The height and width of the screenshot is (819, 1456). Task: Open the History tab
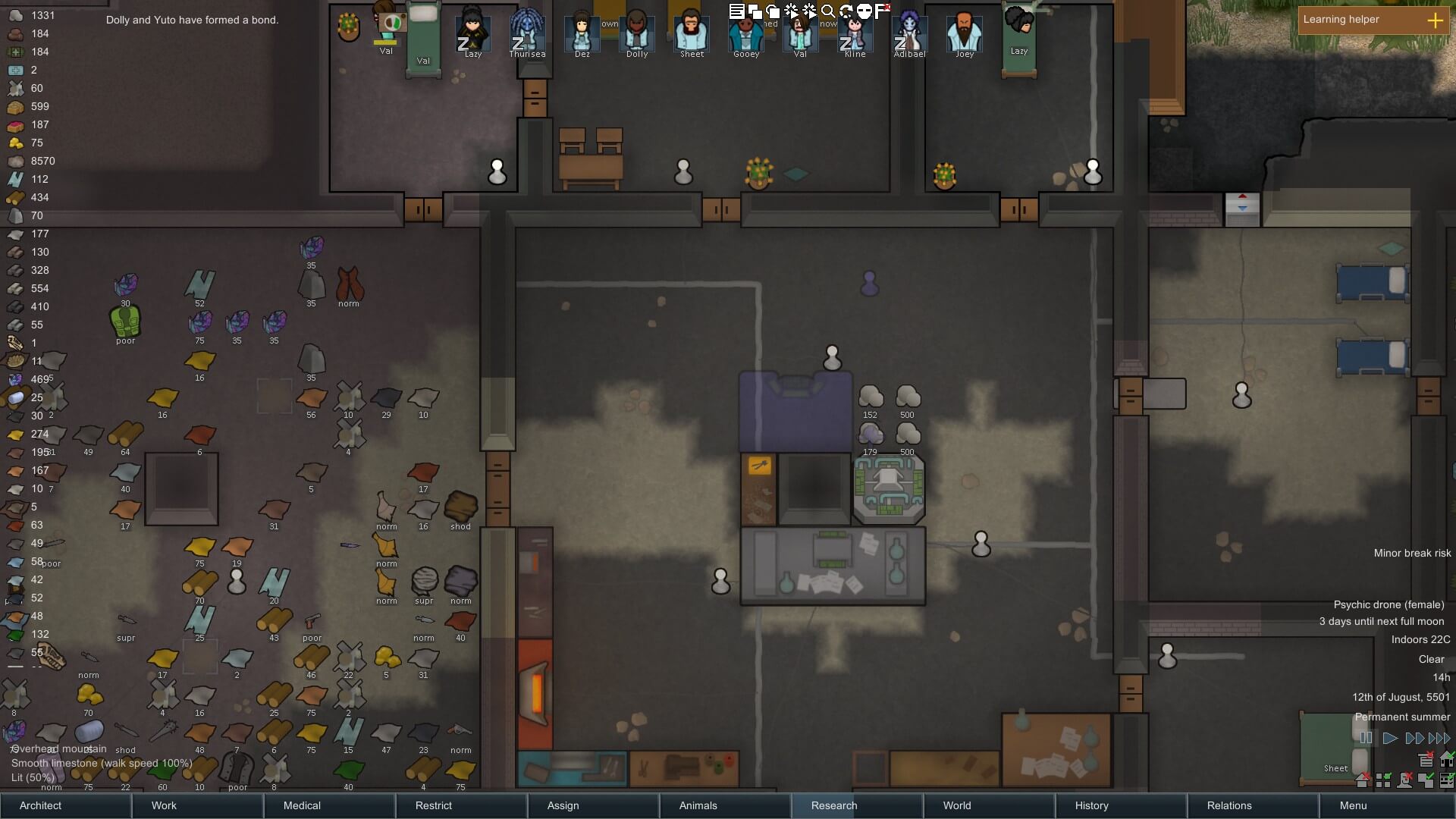[1092, 805]
